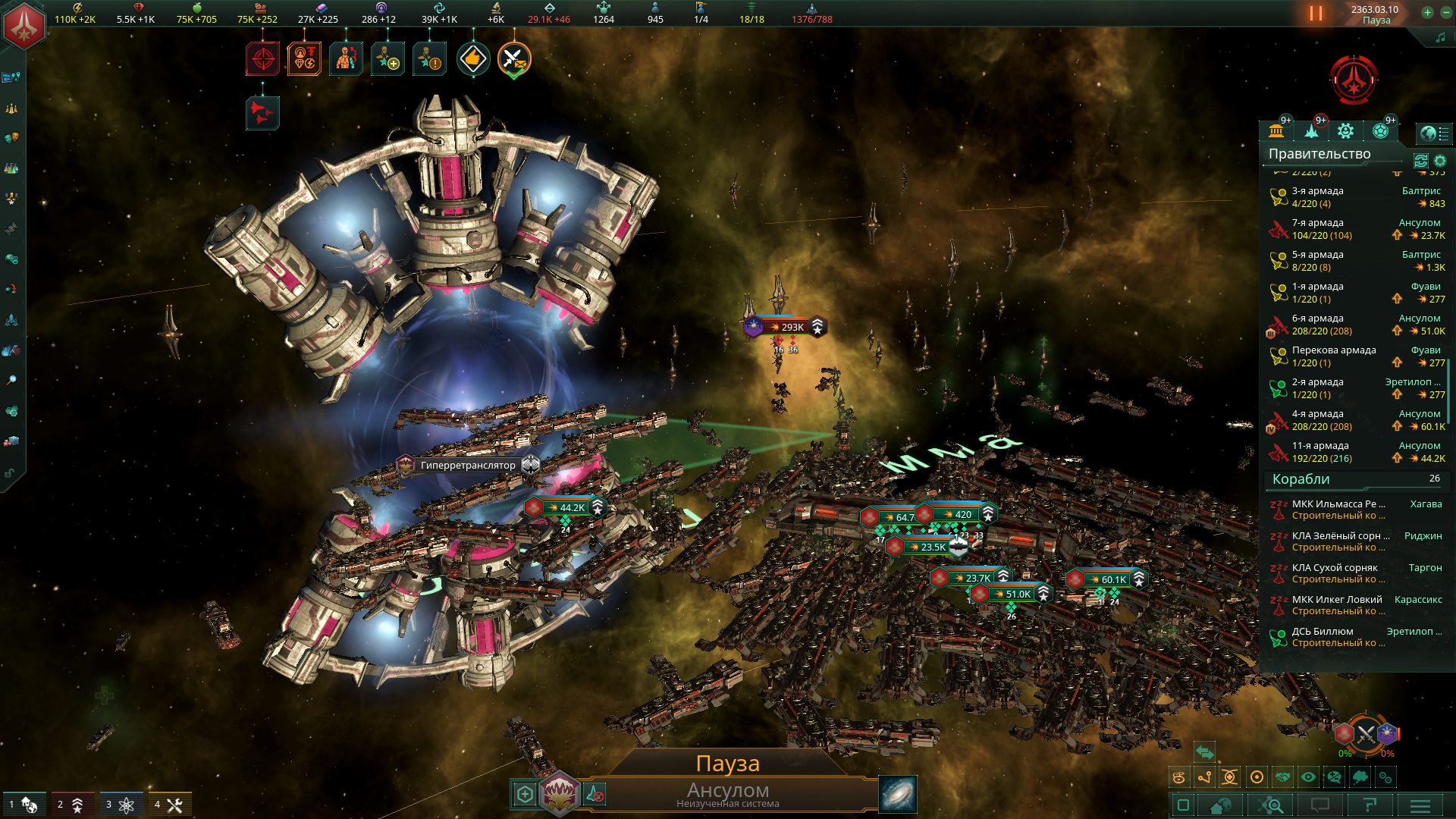Open the outliner ships tab

[x=1311, y=131]
